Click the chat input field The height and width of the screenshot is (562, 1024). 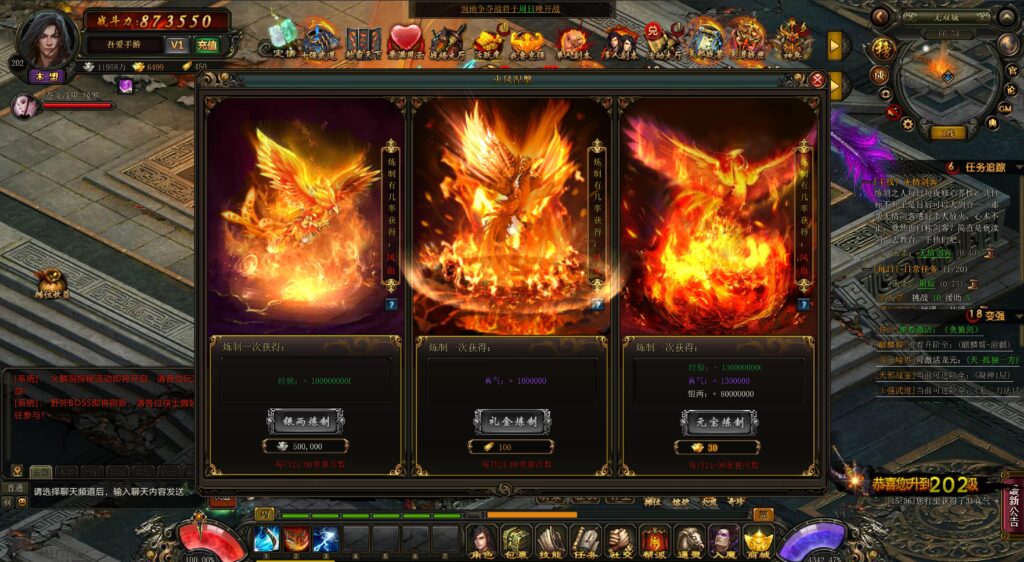pyautogui.click(x=108, y=491)
